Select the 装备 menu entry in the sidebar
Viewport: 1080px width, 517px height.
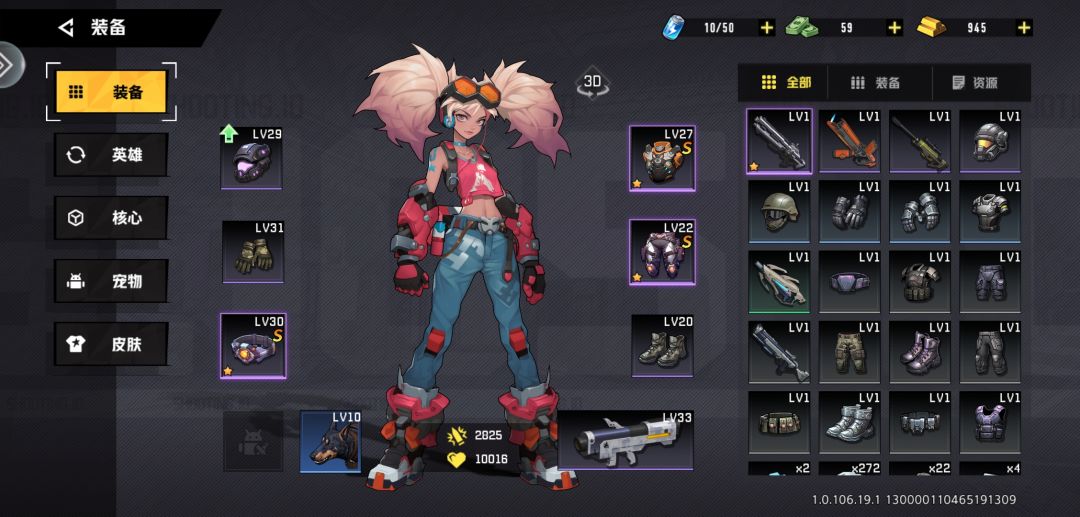click(x=111, y=92)
